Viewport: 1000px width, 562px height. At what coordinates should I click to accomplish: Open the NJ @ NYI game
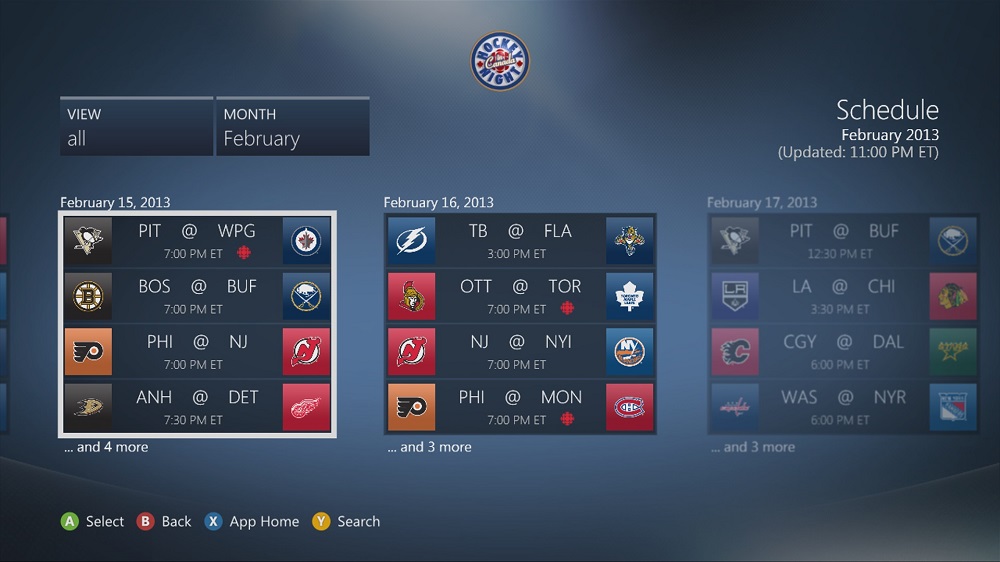tap(520, 351)
